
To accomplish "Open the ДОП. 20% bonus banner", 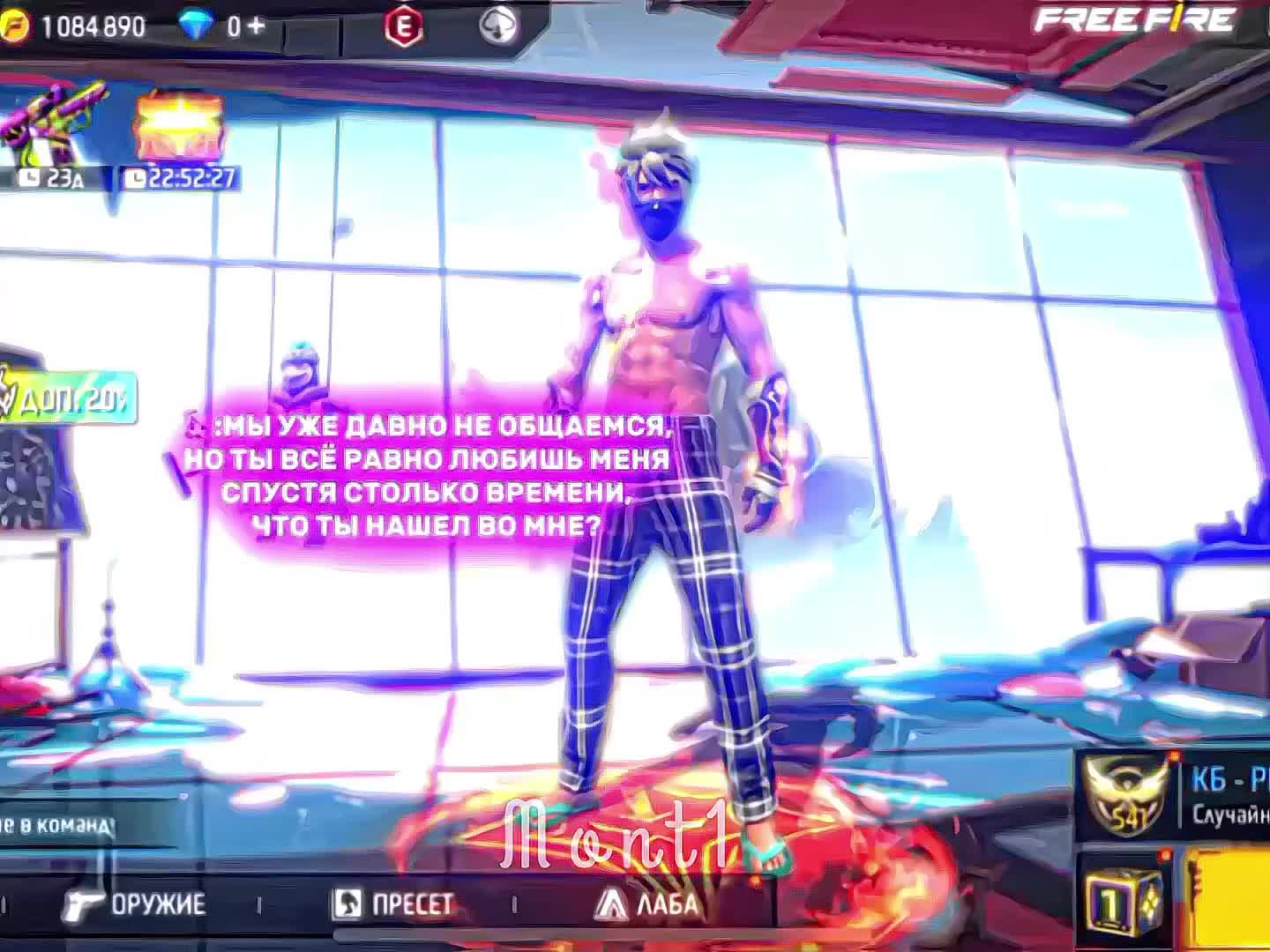I will coord(69,399).
